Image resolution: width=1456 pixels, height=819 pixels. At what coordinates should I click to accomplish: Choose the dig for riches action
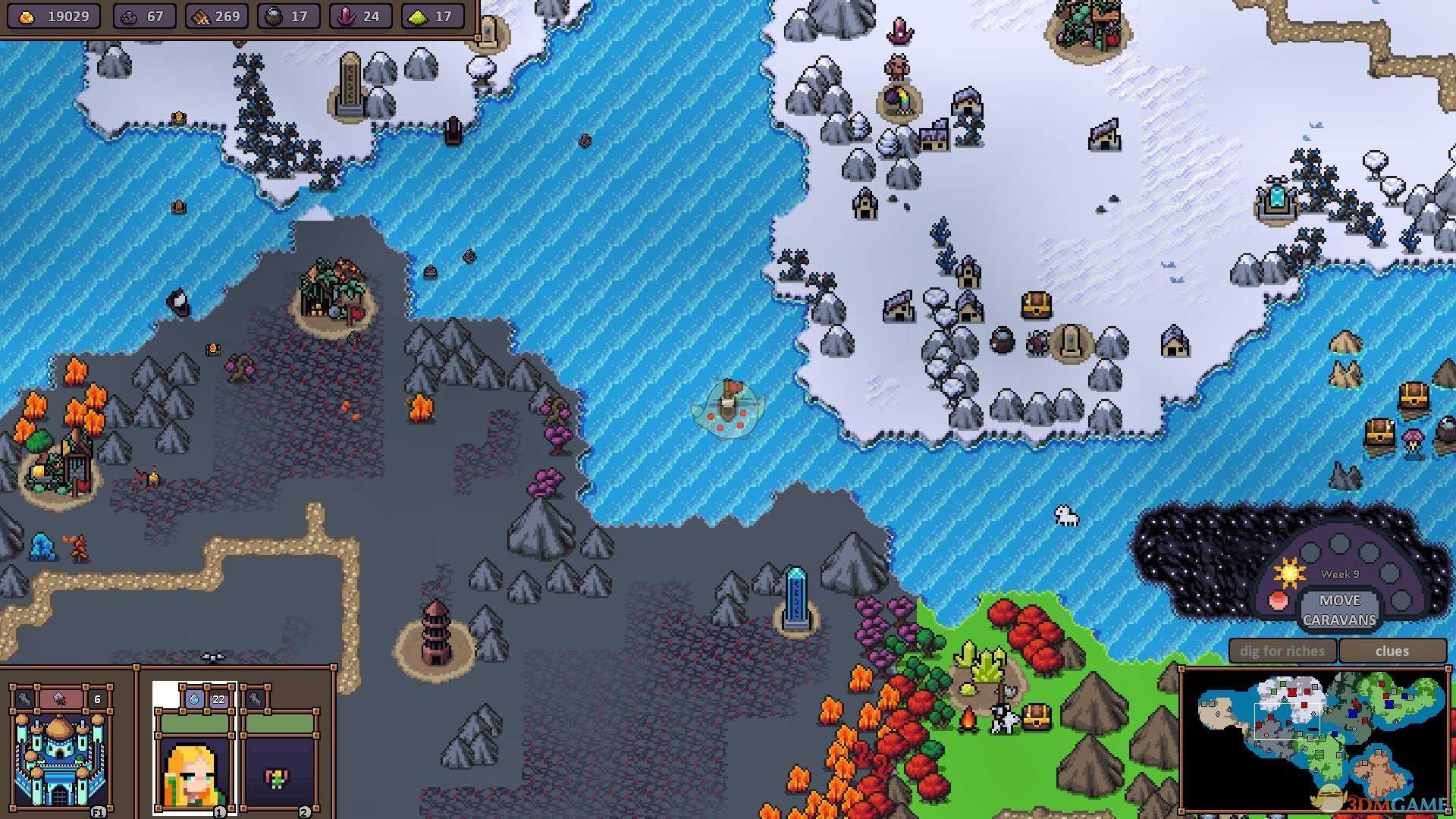[x=1282, y=651]
